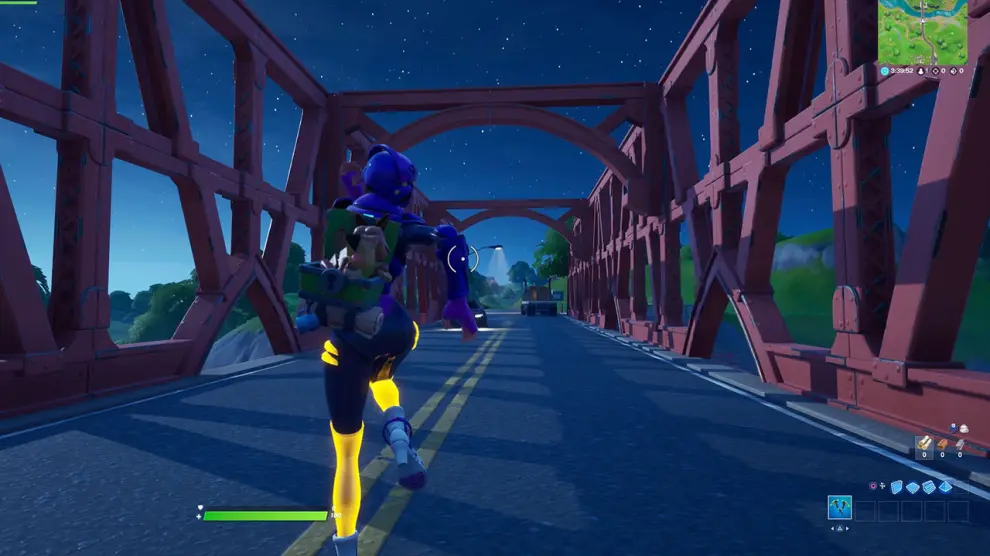Screen dimensions: 990x556
Task: Select the metal material icon
Action: pyautogui.click(x=960, y=443)
